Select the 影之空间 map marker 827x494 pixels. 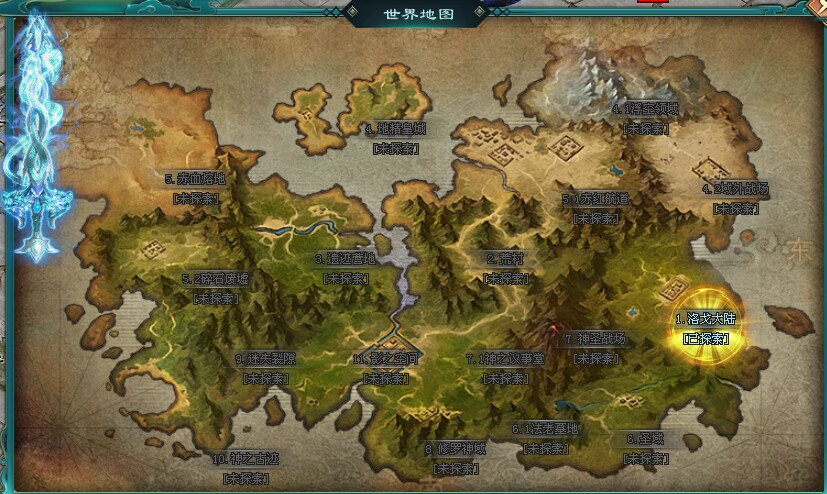385,359
